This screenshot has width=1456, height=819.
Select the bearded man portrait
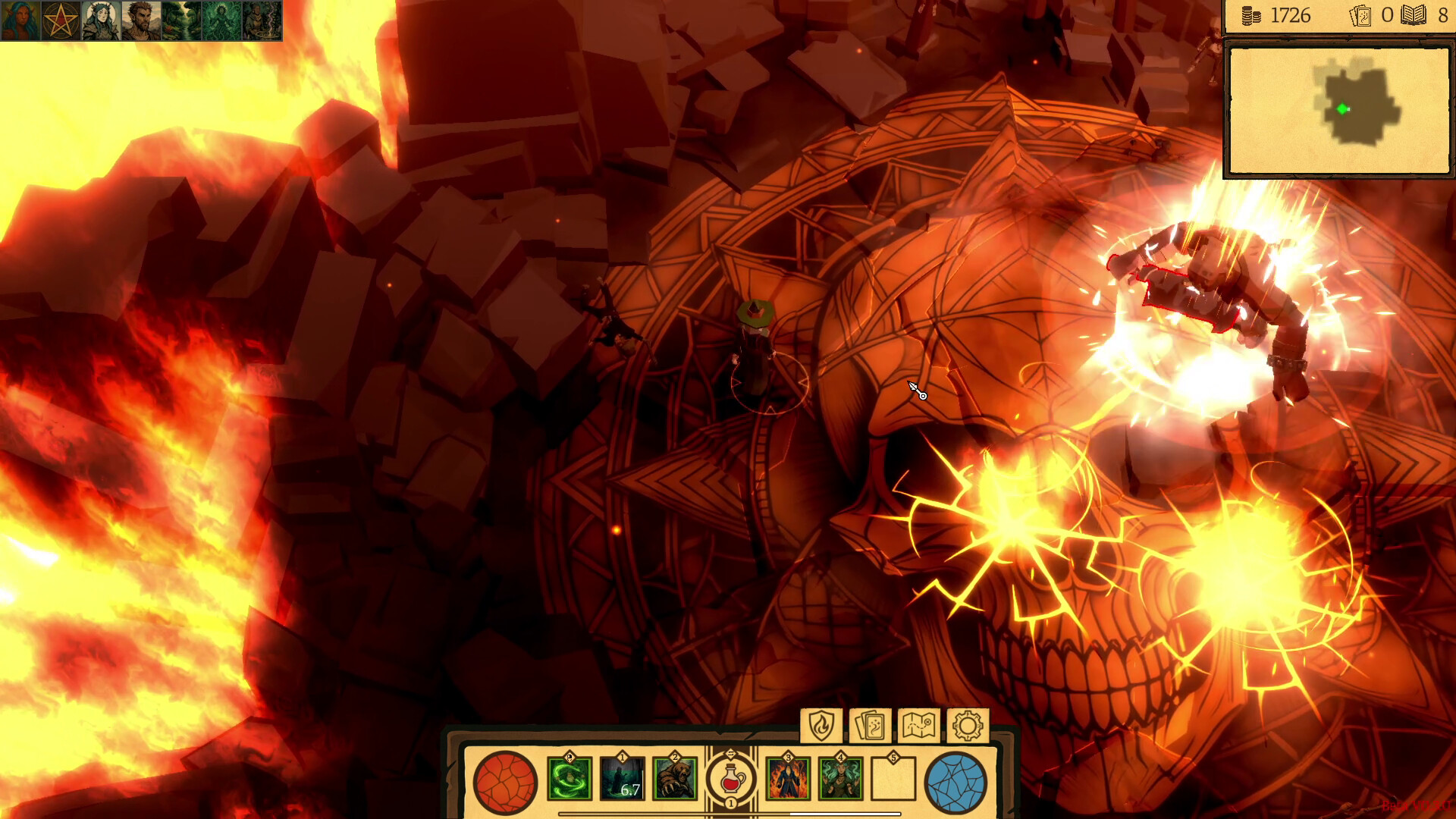click(x=141, y=20)
